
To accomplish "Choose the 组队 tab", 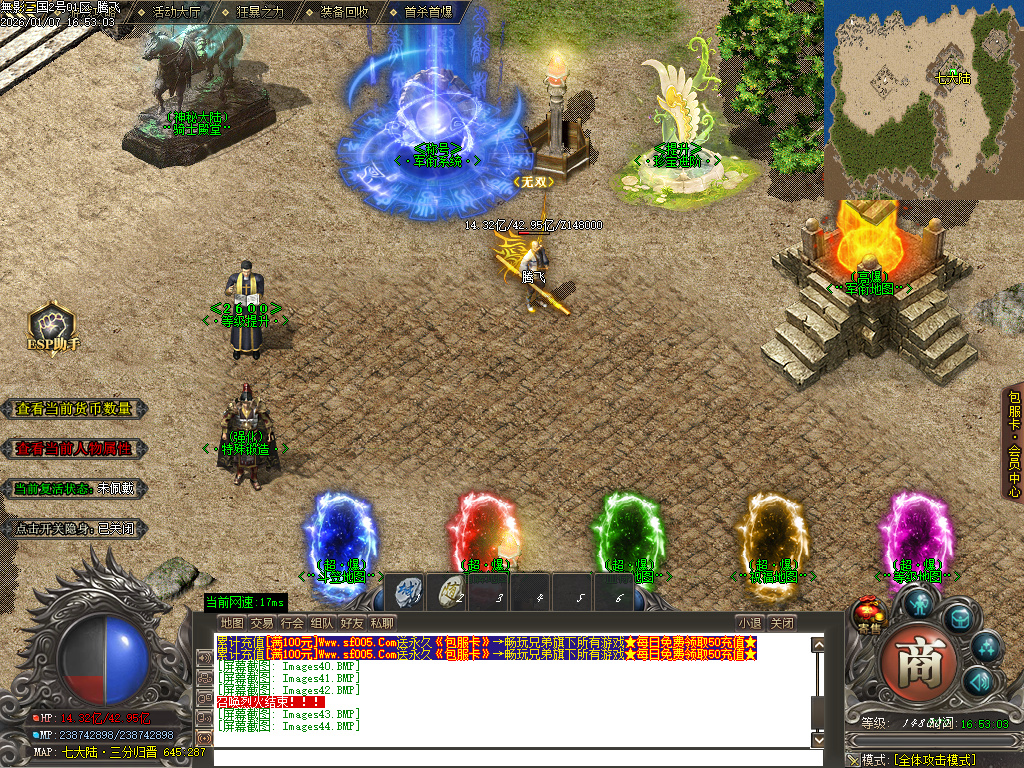I will 322,623.
